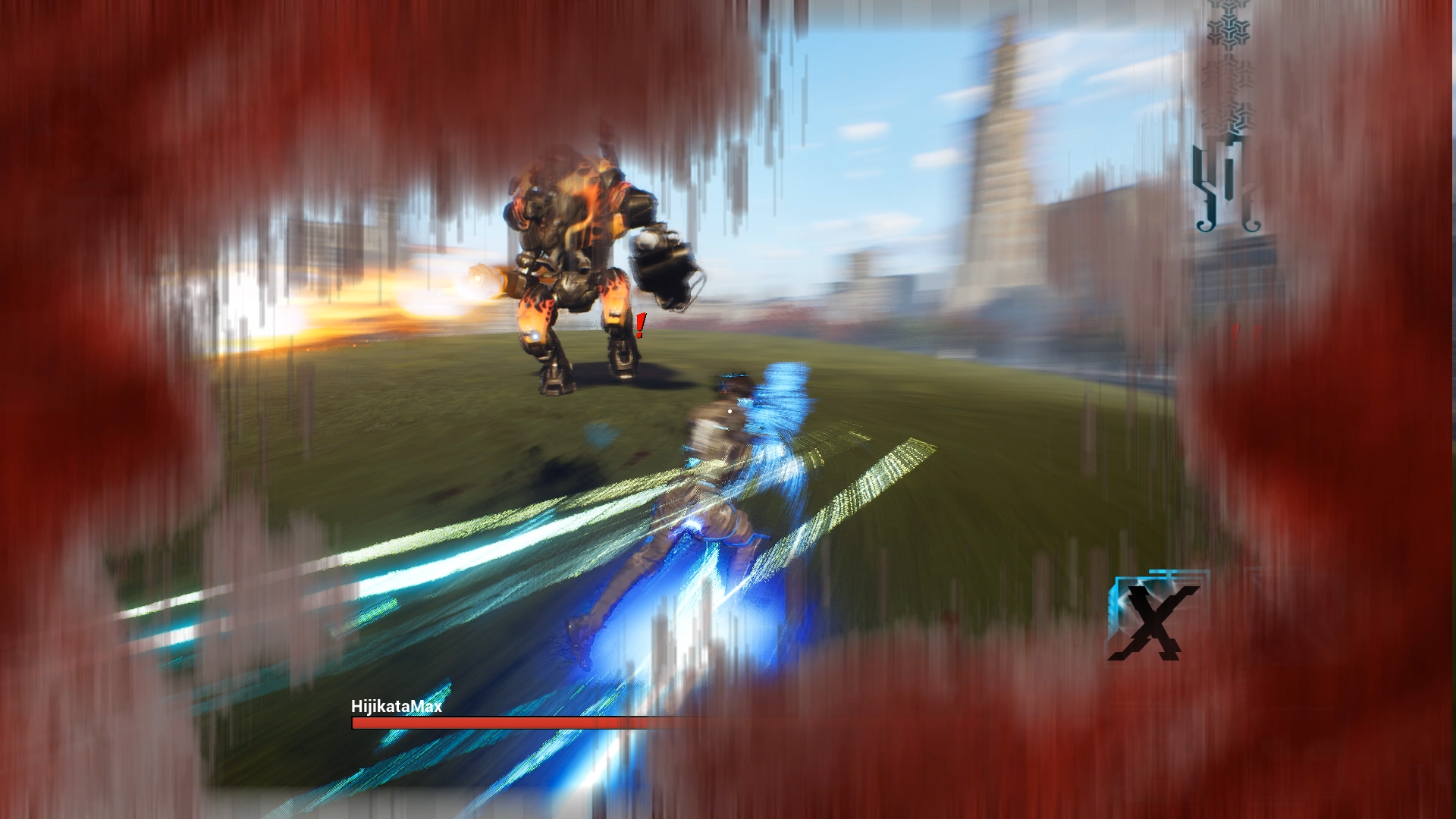Click the white crosshair reticle dot
The image size is (1456, 819).
pyautogui.click(x=729, y=409)
